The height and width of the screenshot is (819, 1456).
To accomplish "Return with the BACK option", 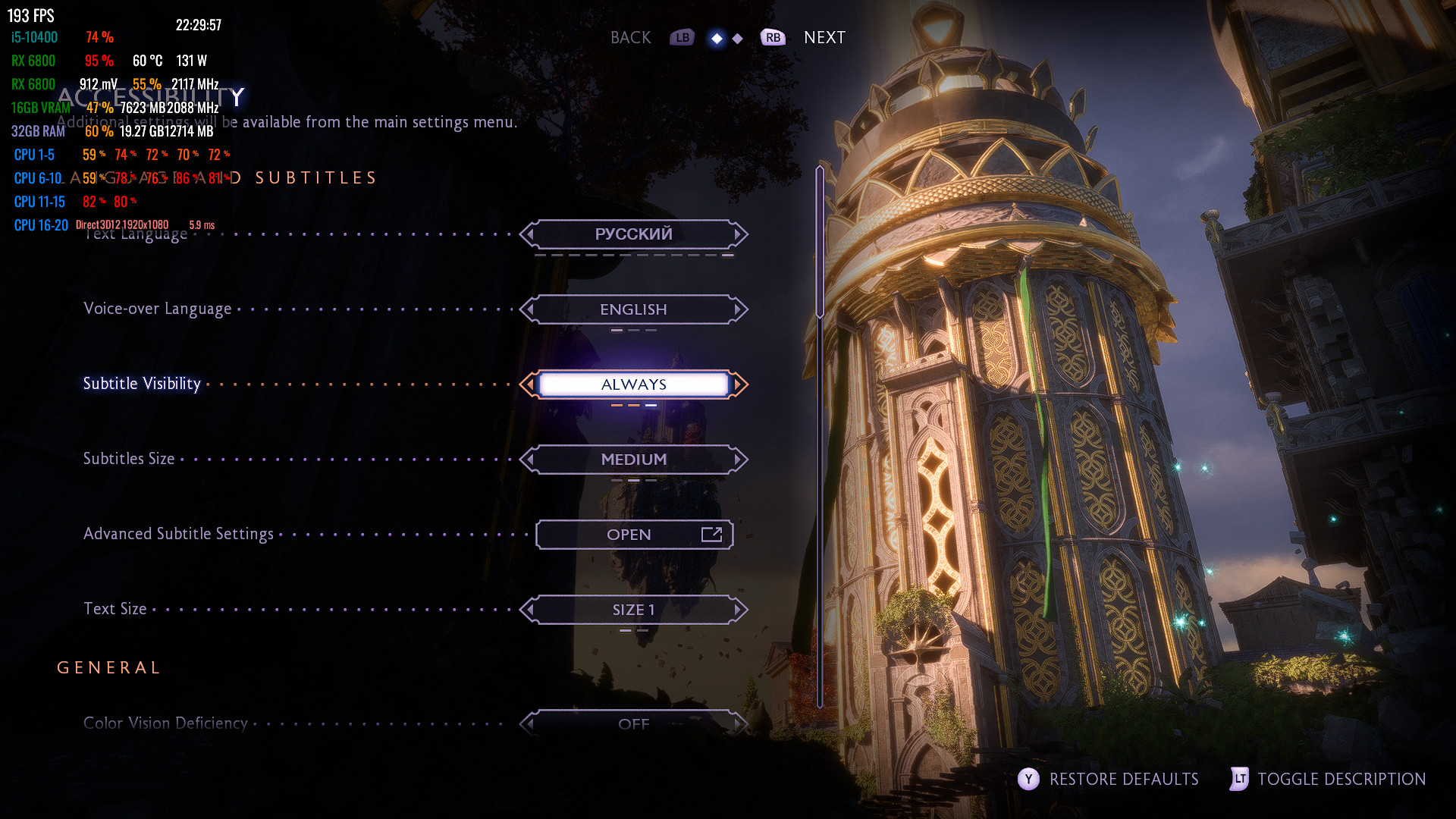I will coord(631,38).
